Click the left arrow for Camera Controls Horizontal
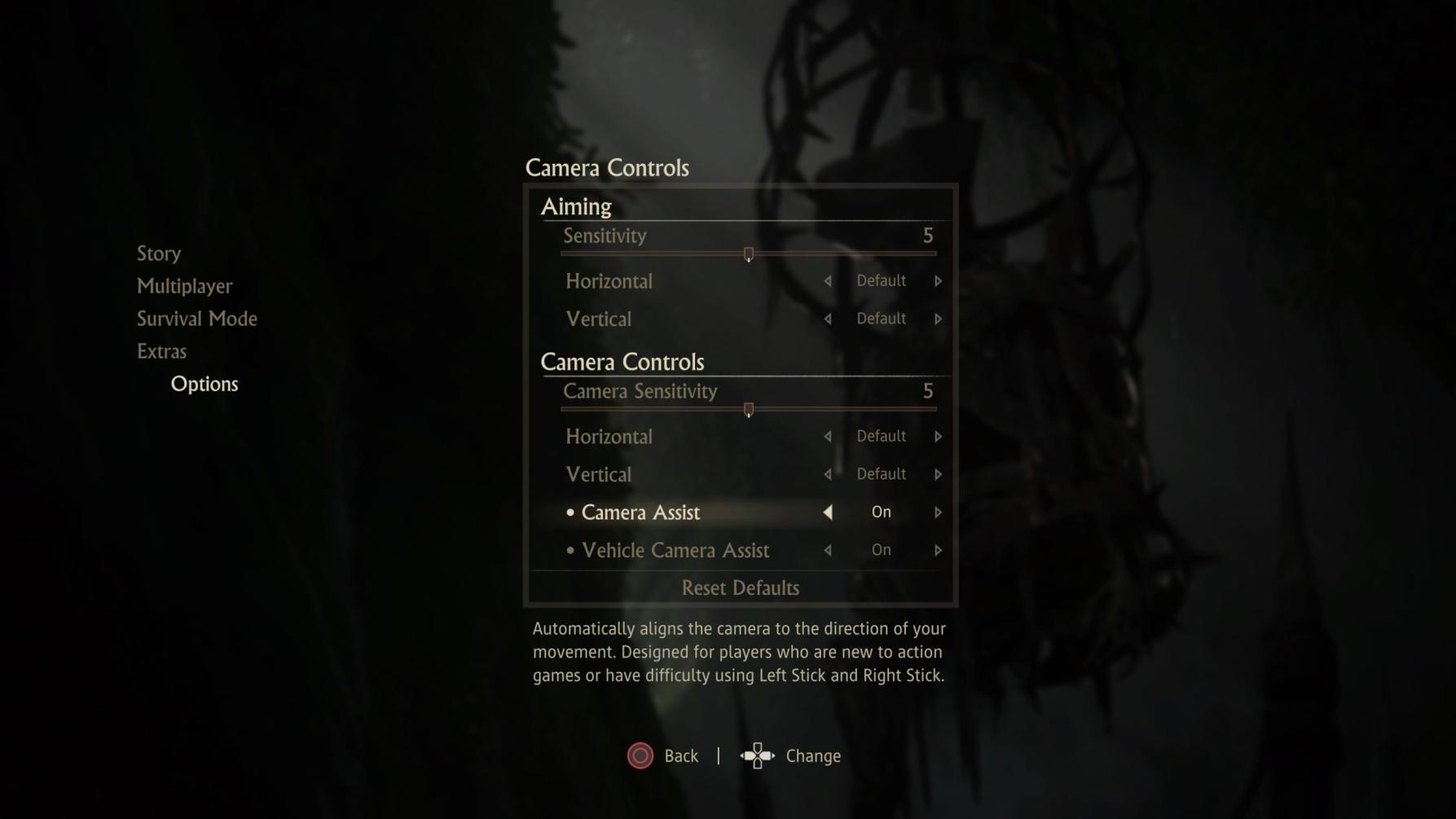Viewport: 1456px width, 819px height. coord(827,436)
